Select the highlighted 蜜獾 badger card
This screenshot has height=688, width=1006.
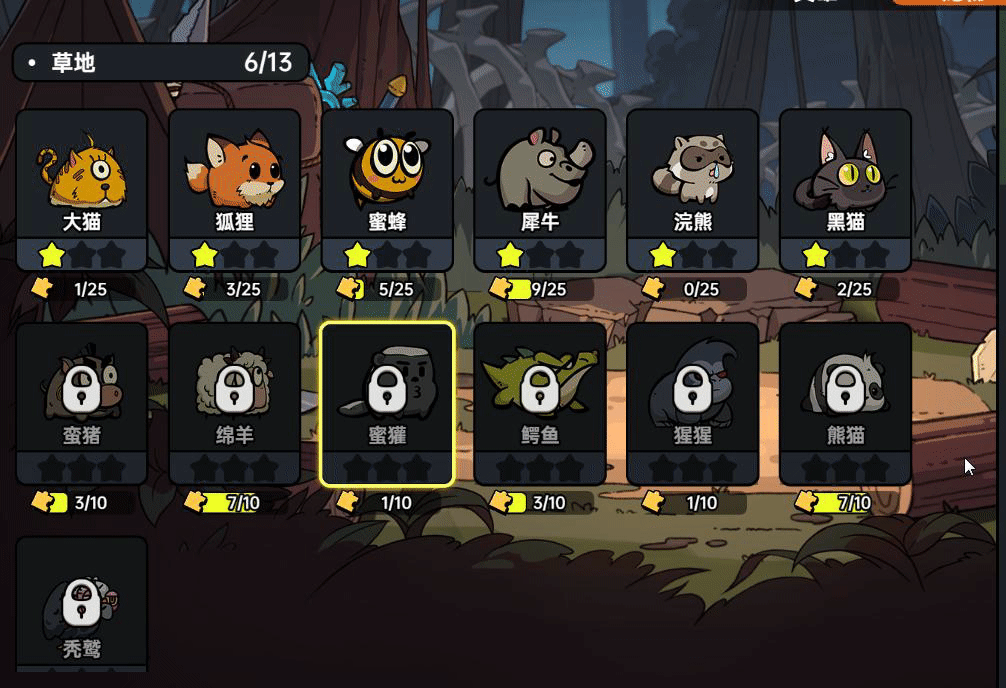tap(387, 403)
